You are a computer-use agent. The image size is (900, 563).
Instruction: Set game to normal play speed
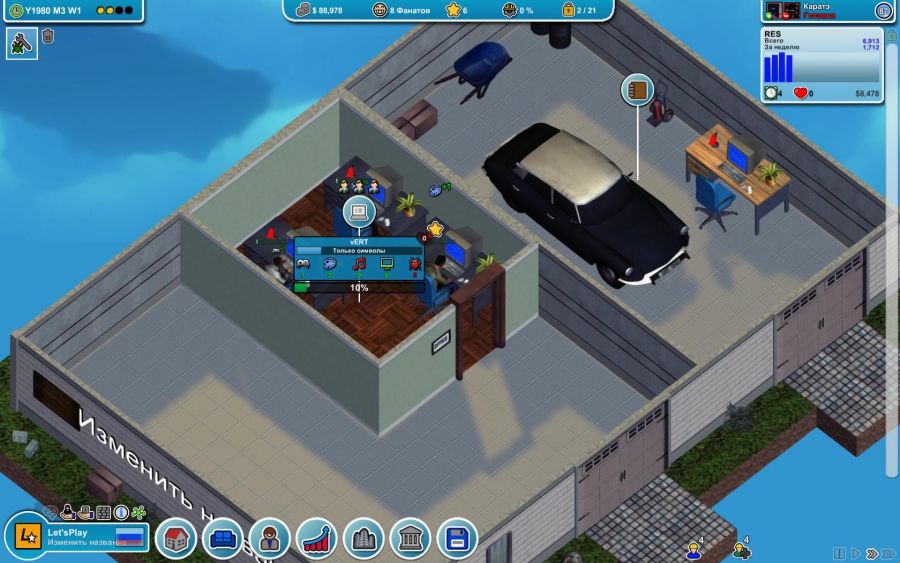(855, 553)
